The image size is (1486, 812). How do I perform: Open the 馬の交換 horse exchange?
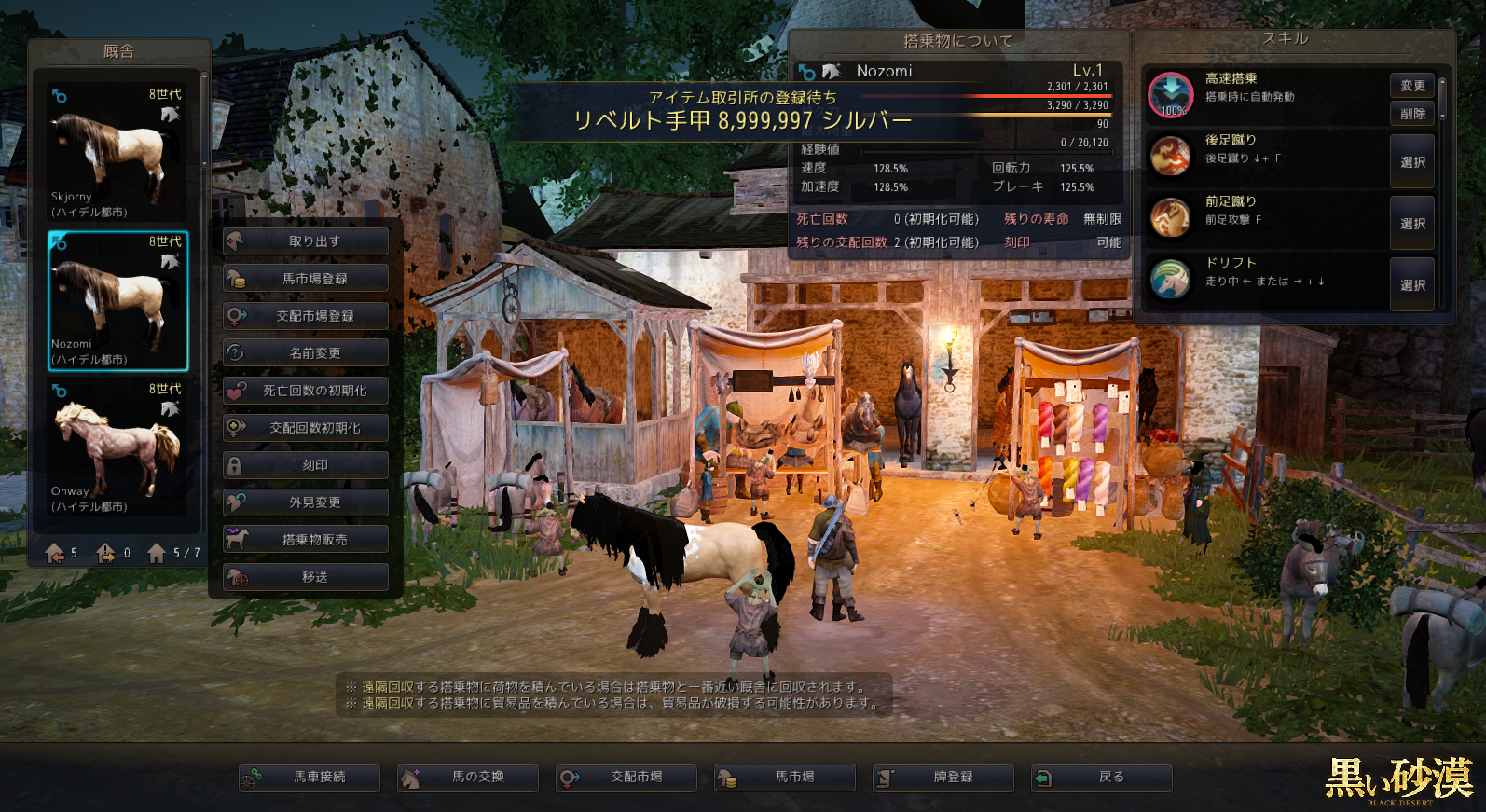coord(468,778)
